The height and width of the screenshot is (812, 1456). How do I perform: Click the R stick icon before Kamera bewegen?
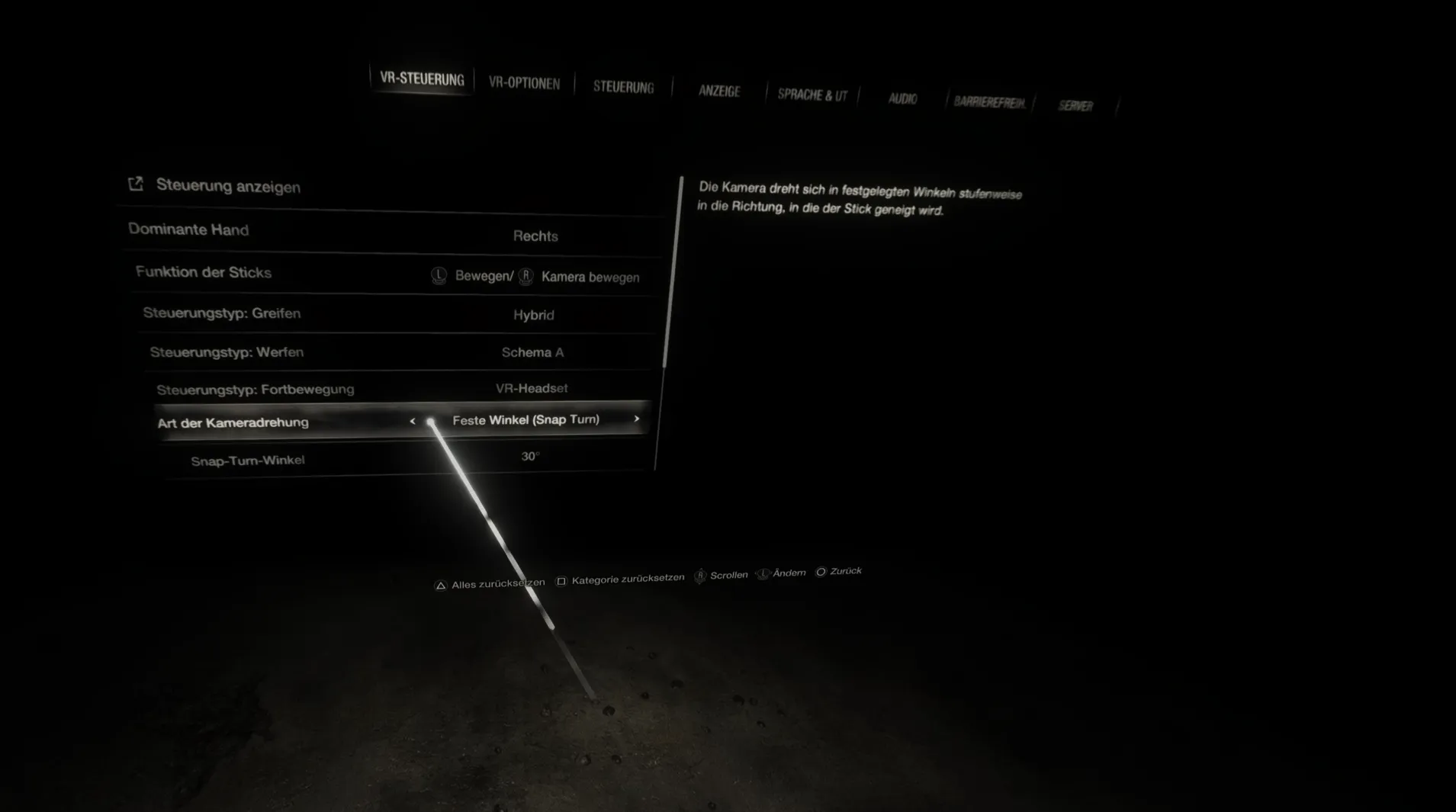(x=526, y=277)
